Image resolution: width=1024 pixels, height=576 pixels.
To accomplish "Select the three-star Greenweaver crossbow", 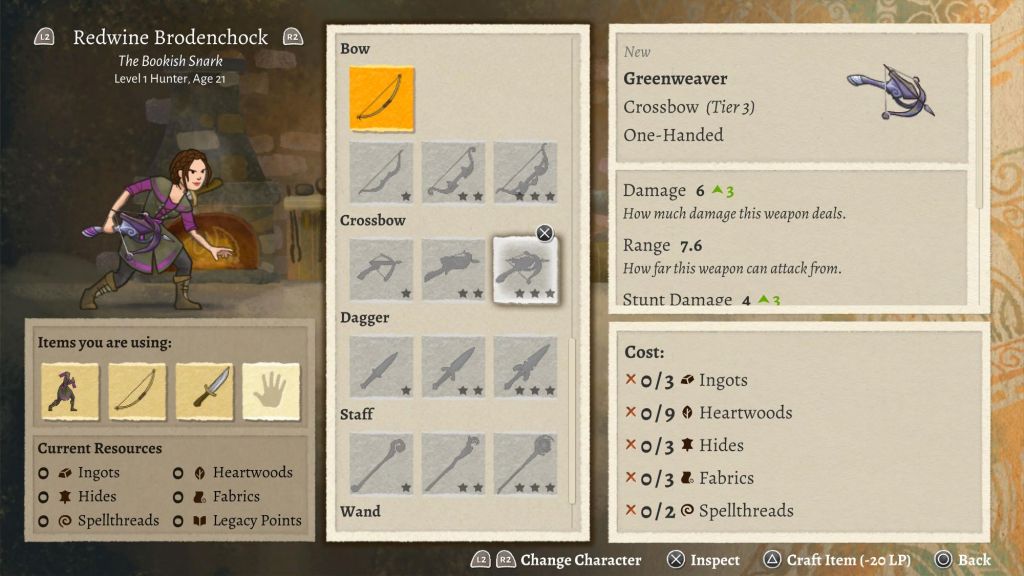I will pos(525,270).
